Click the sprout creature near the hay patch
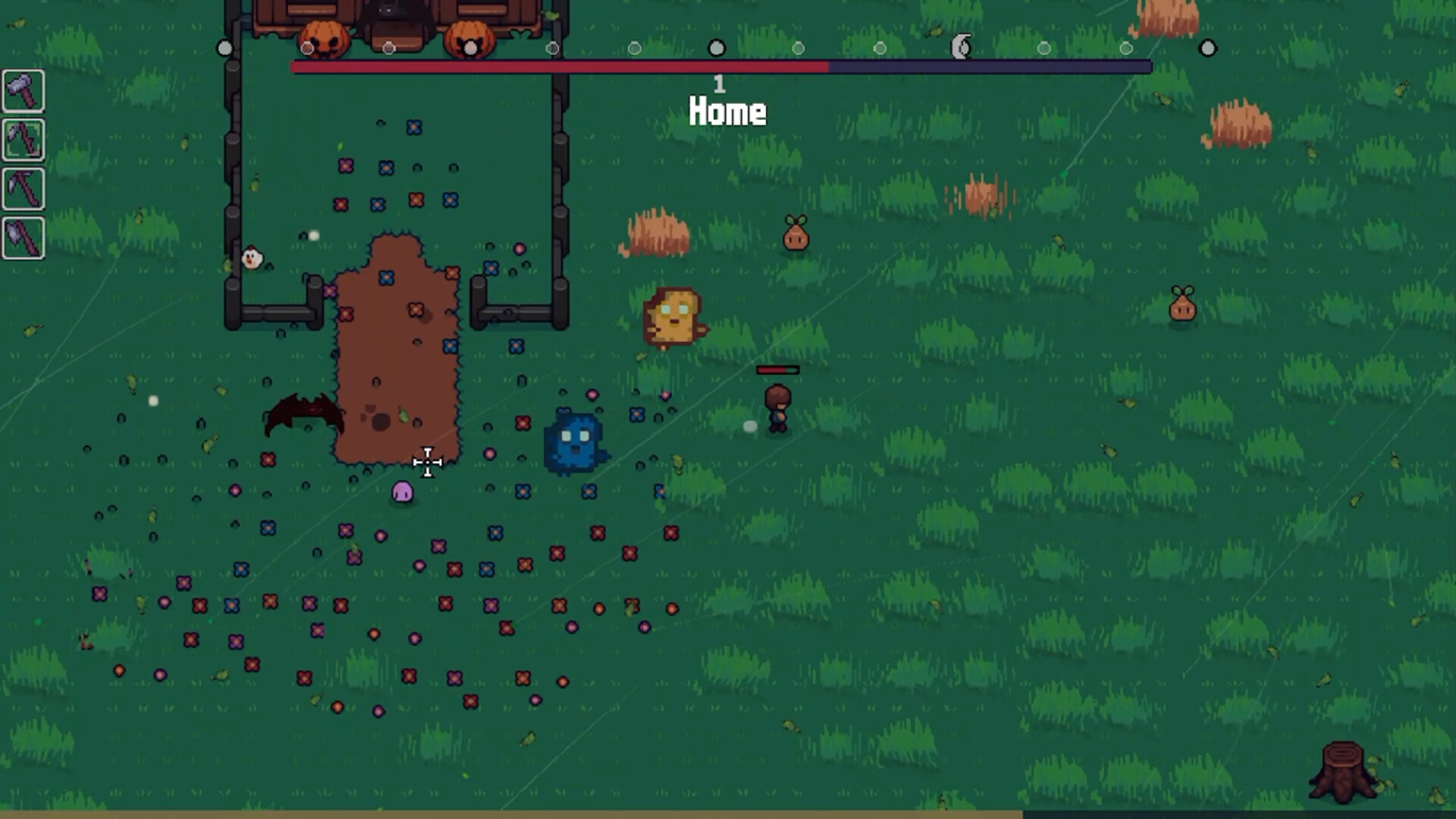 pos(795,233)
